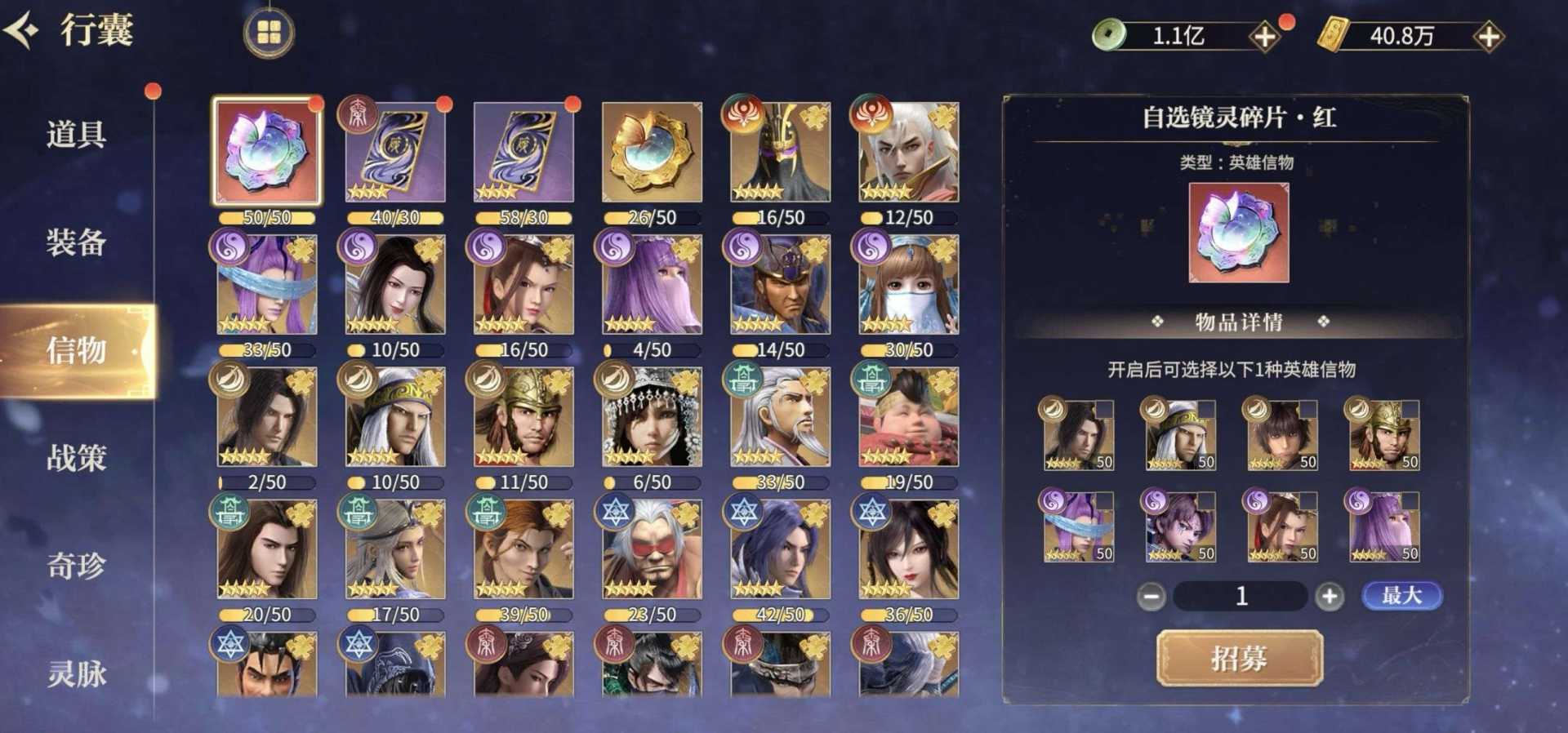The width and height of the screenshot is (1568, 733).
Task: Pick the veiled brown-haired girl token 30/50
Action: click(x=908, y=284)
